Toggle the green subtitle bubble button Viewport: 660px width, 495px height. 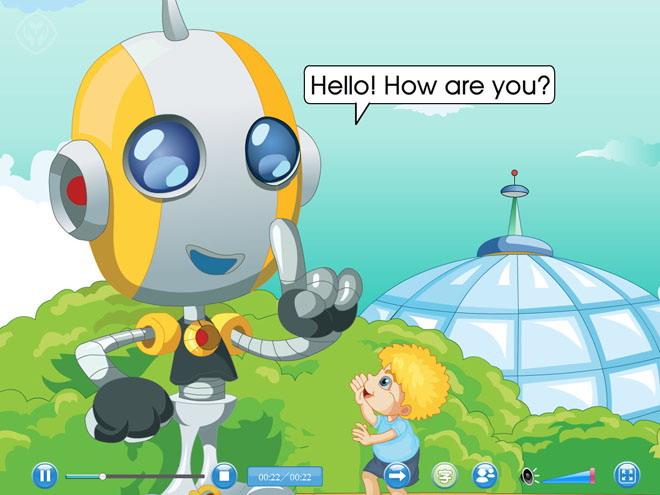[444, 475]
